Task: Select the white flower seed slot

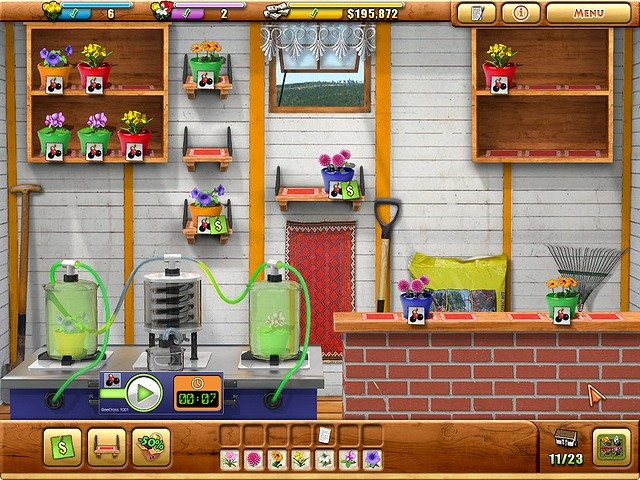Action: (x=324, y=459)
